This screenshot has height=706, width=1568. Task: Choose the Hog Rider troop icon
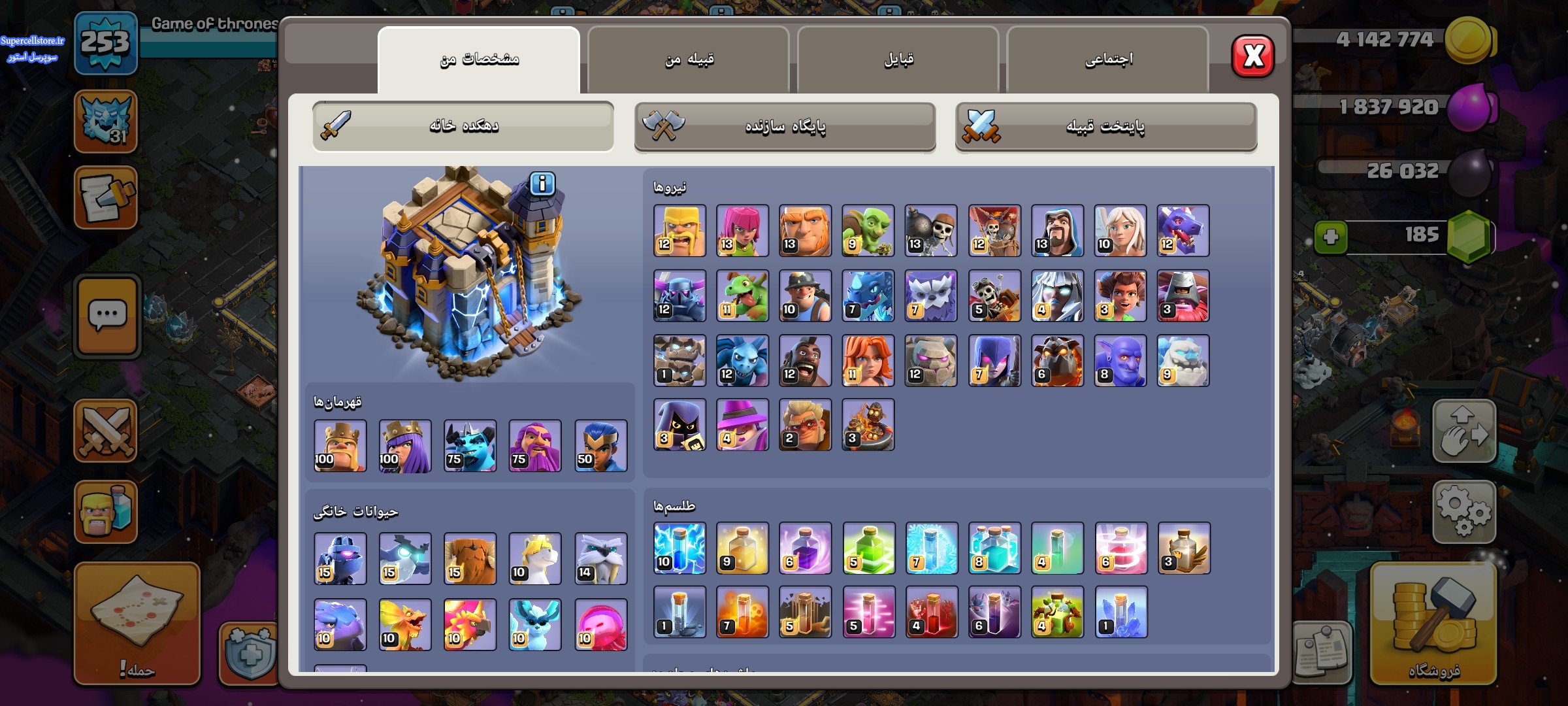(805, 361)
